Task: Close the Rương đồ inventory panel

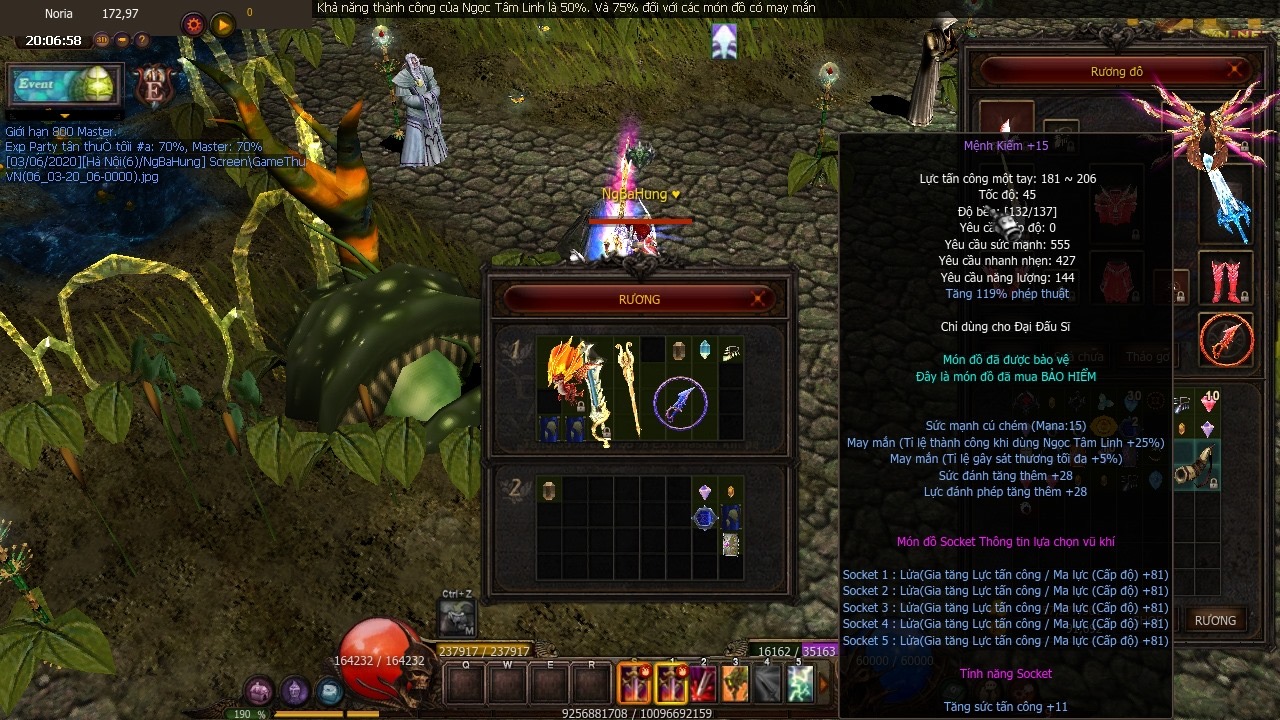Action: point(1236,71)
